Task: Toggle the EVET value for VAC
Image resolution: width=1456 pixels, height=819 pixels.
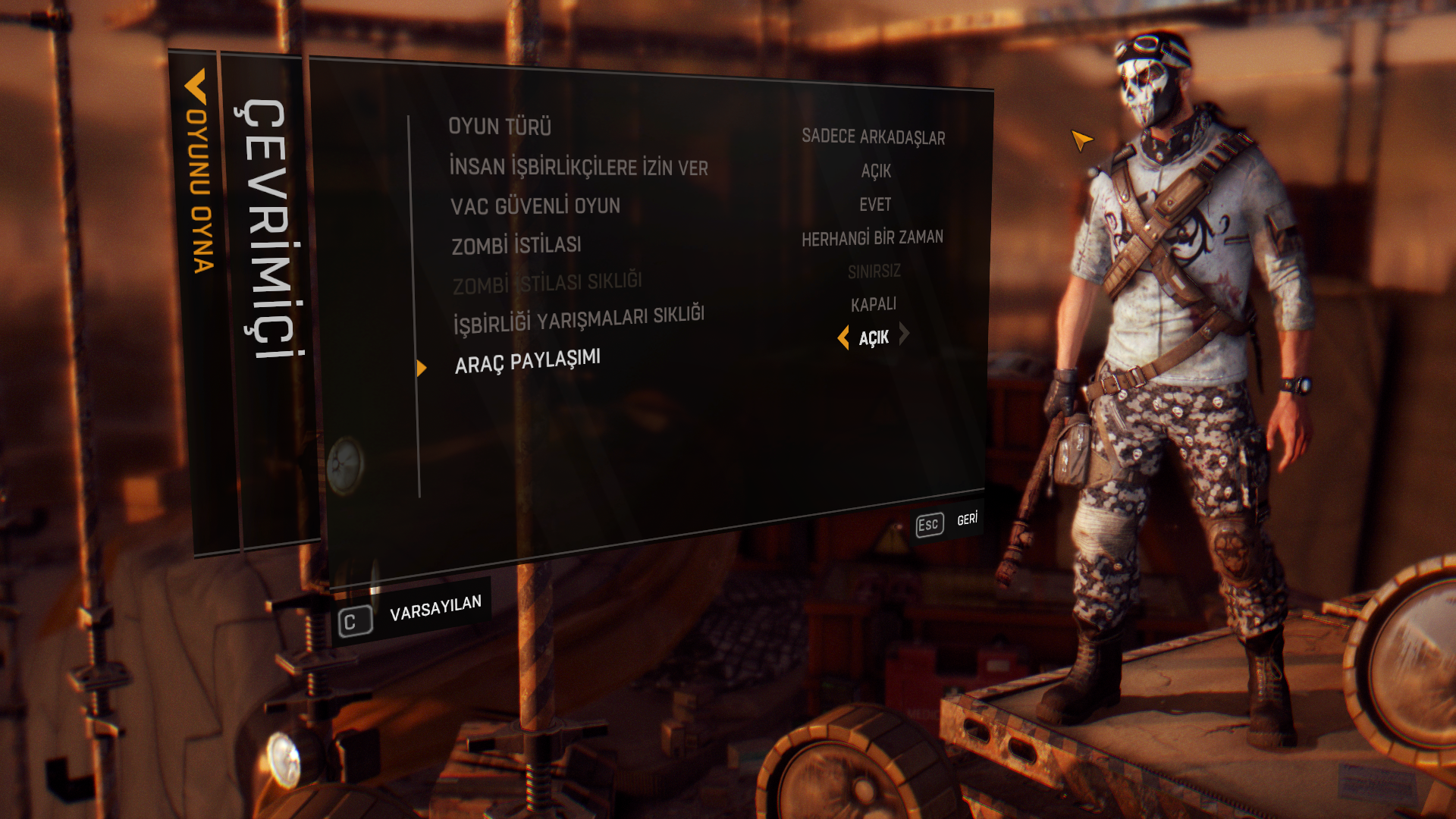Action: 875,205
